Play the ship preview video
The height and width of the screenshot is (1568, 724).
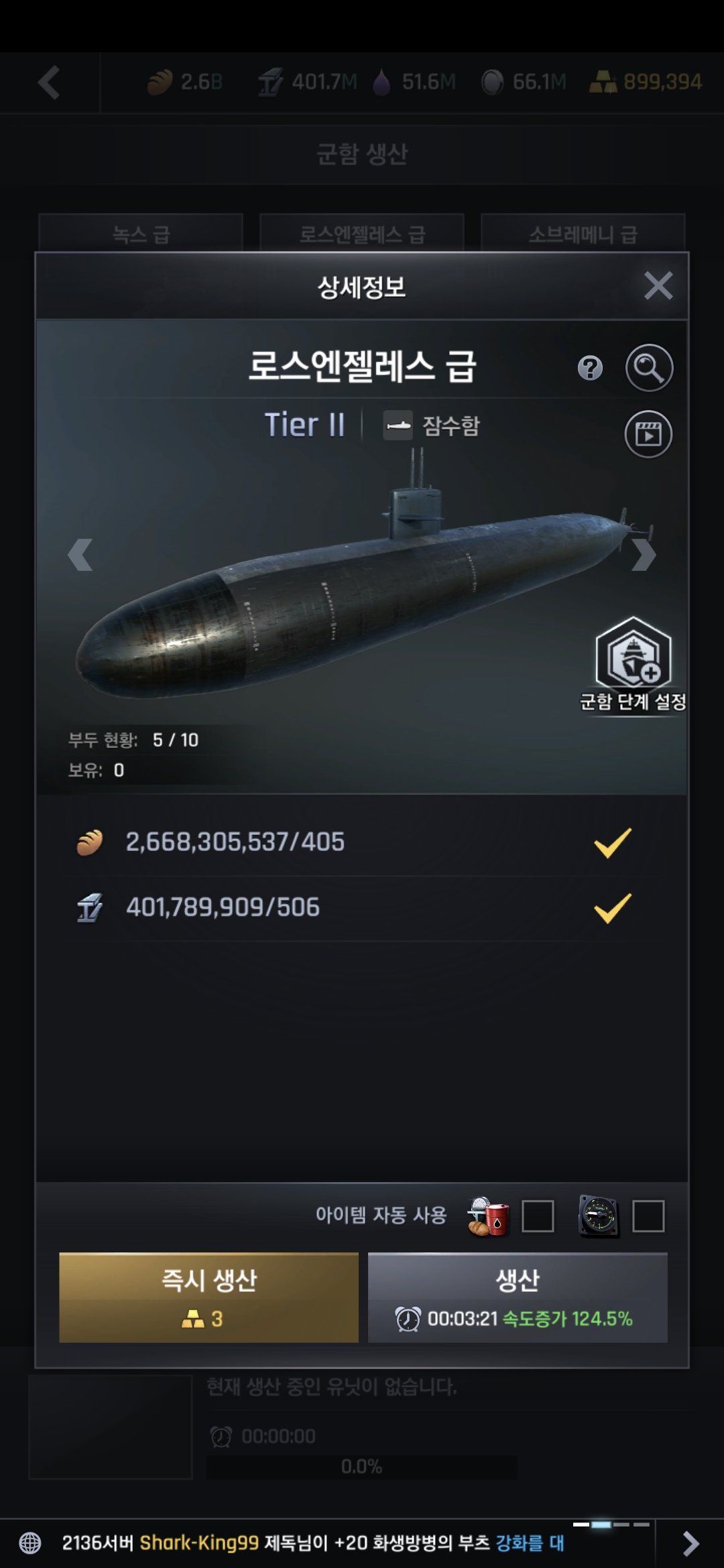coord(648,434)
